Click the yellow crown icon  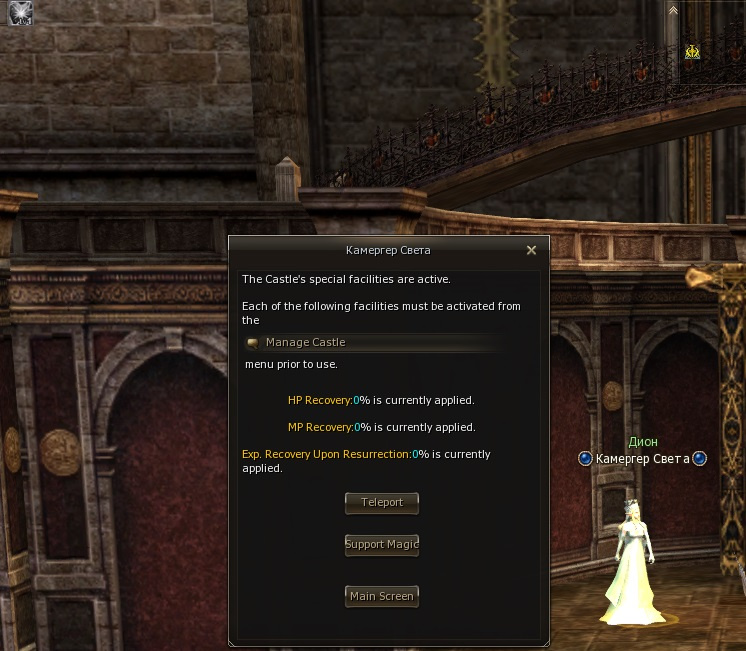(692, 51)
